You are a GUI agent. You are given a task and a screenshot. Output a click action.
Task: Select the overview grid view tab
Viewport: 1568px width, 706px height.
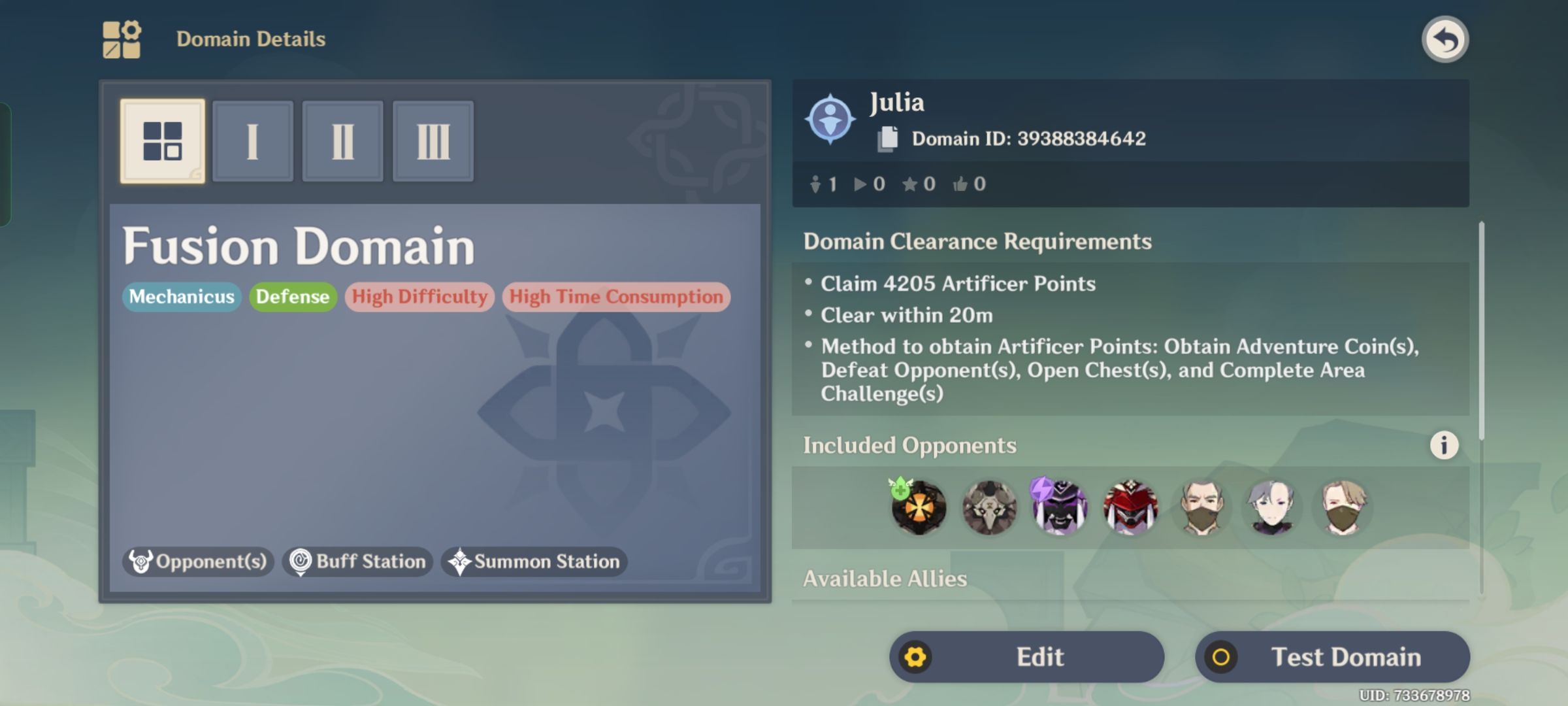163,141
